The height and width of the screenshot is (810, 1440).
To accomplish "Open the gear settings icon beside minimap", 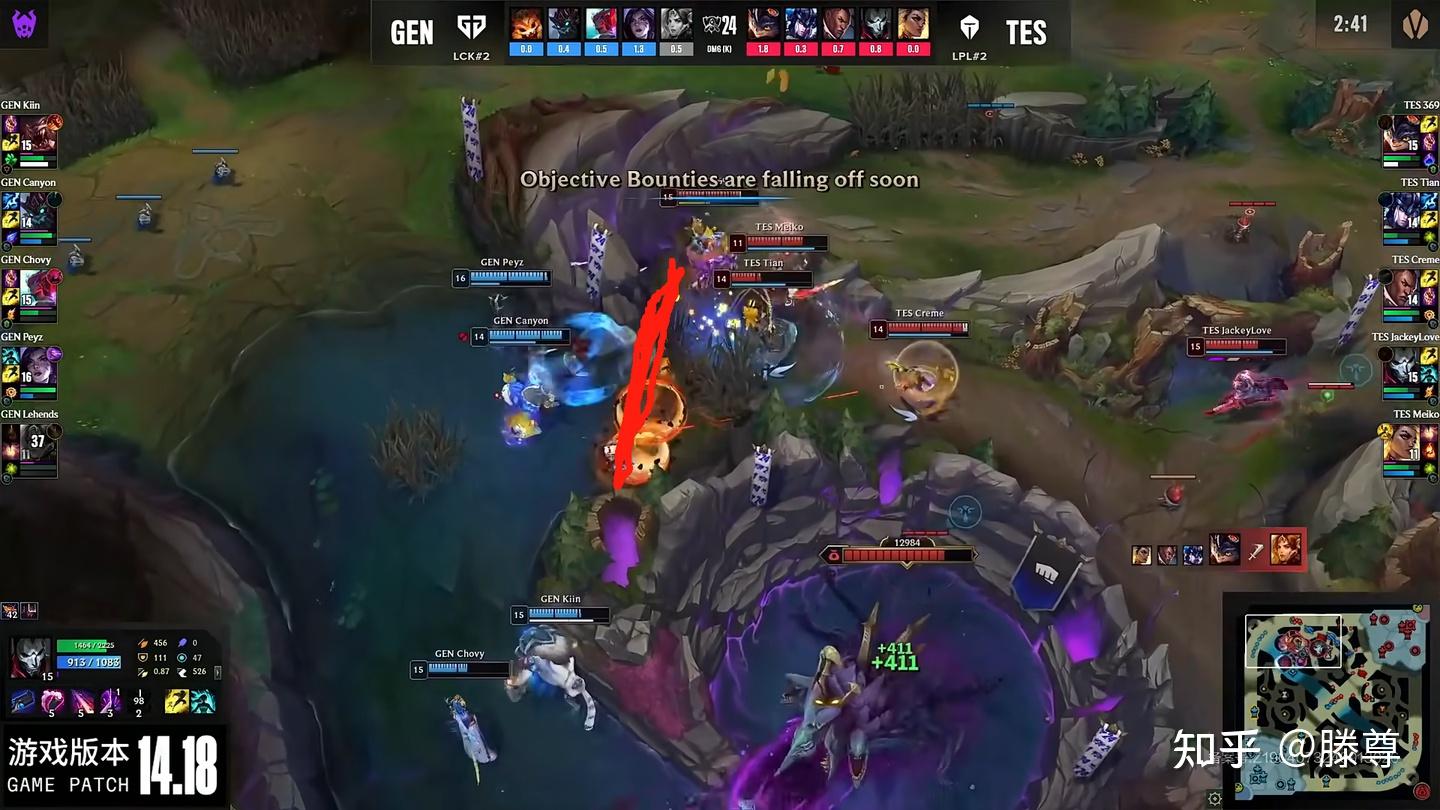I will tap(1214, 798).
